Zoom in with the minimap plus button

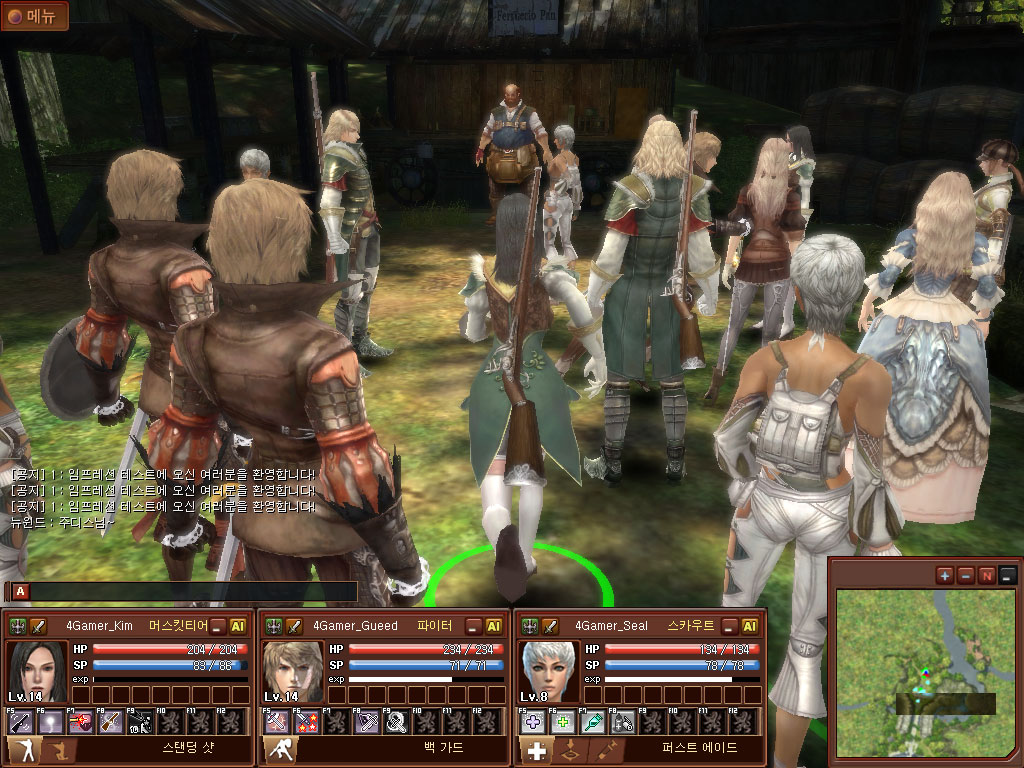(x=944, y=575)
